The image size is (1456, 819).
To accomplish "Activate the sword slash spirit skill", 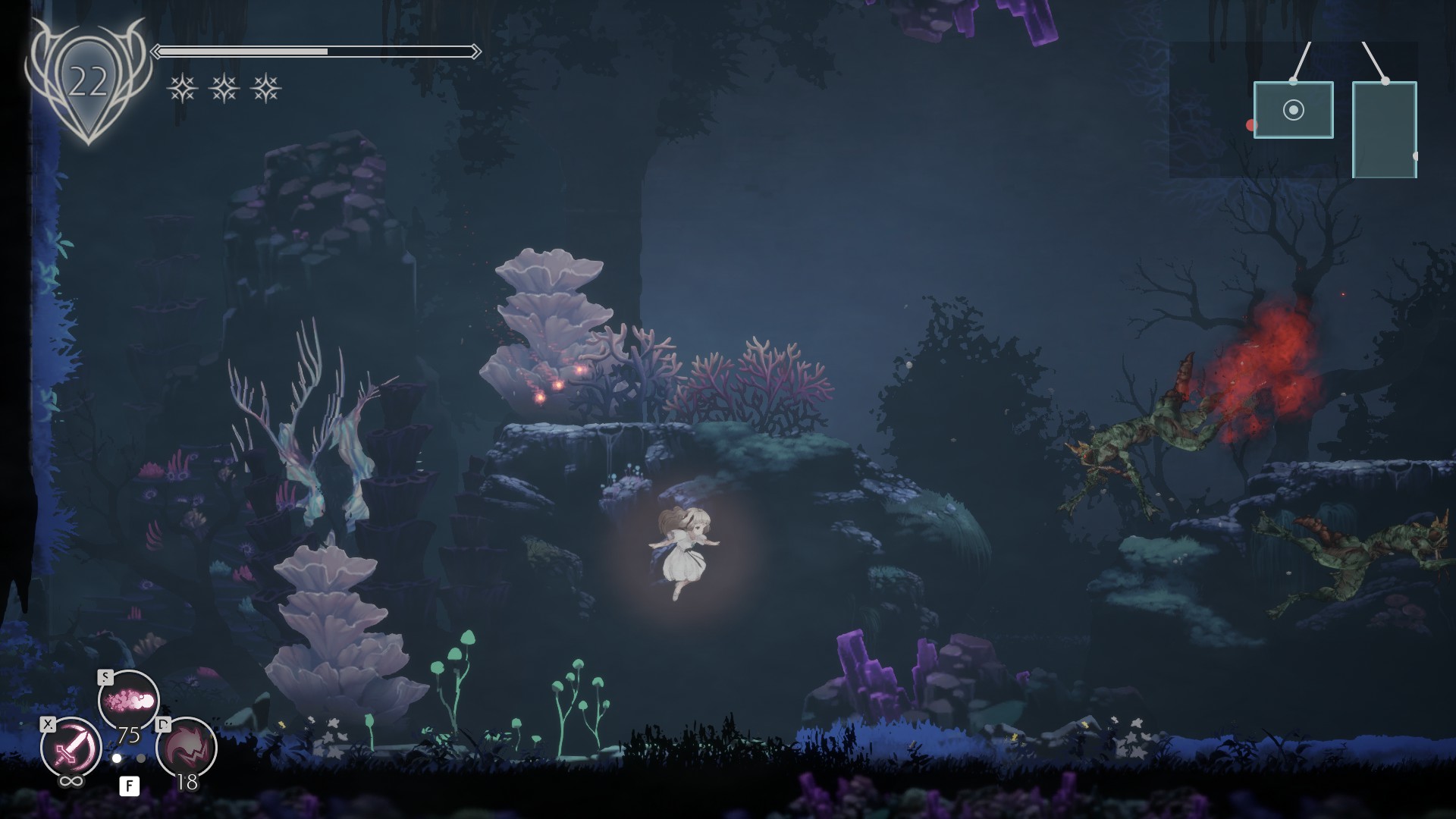I will coord(71,748).
